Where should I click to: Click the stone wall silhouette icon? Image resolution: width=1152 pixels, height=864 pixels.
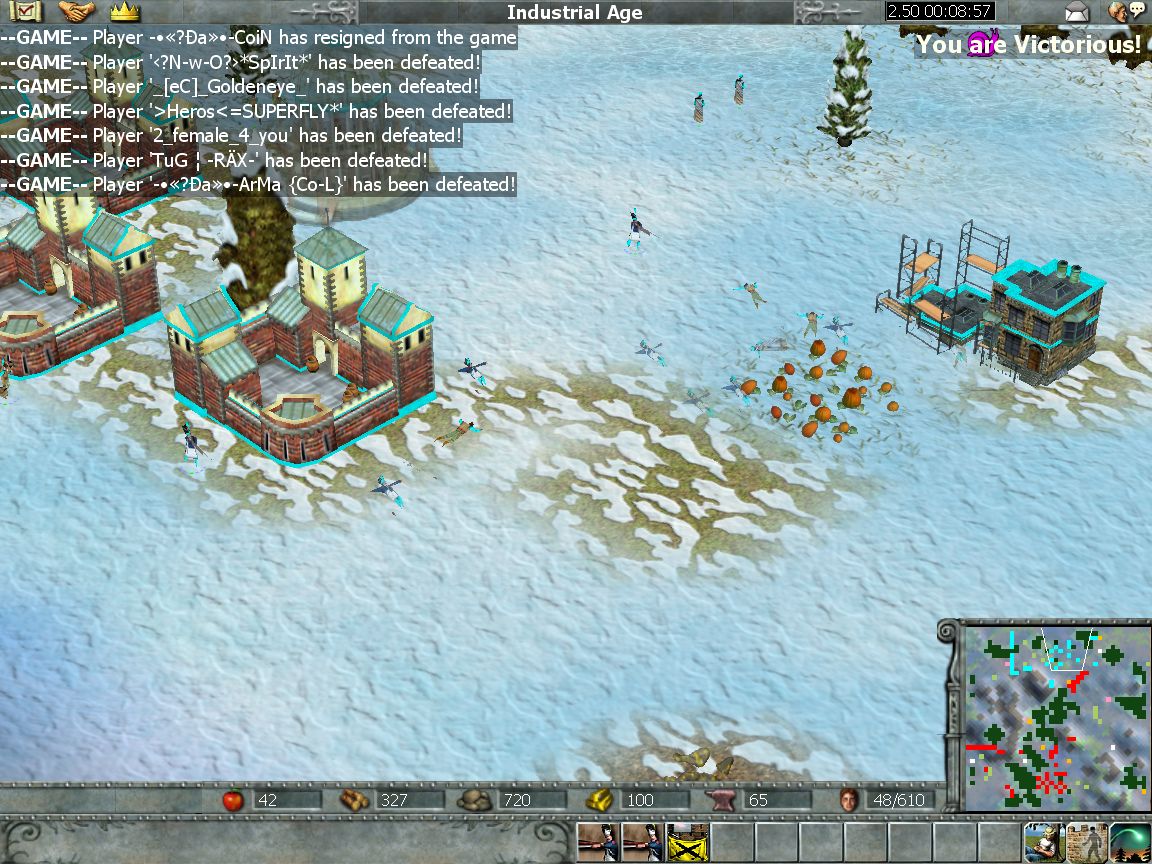click(1086, 843)
